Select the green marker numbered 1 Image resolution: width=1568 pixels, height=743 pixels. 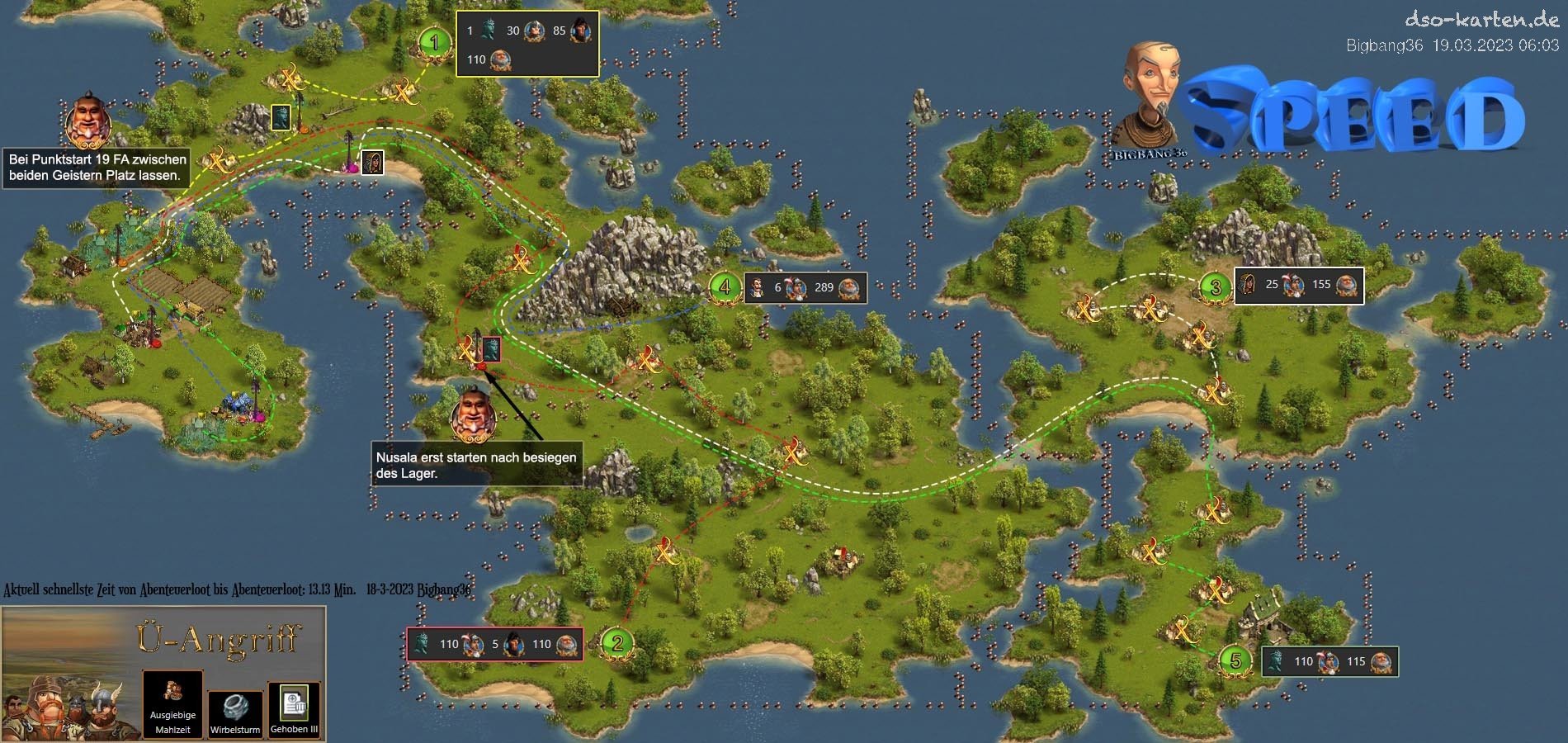(x=434, y=42)
